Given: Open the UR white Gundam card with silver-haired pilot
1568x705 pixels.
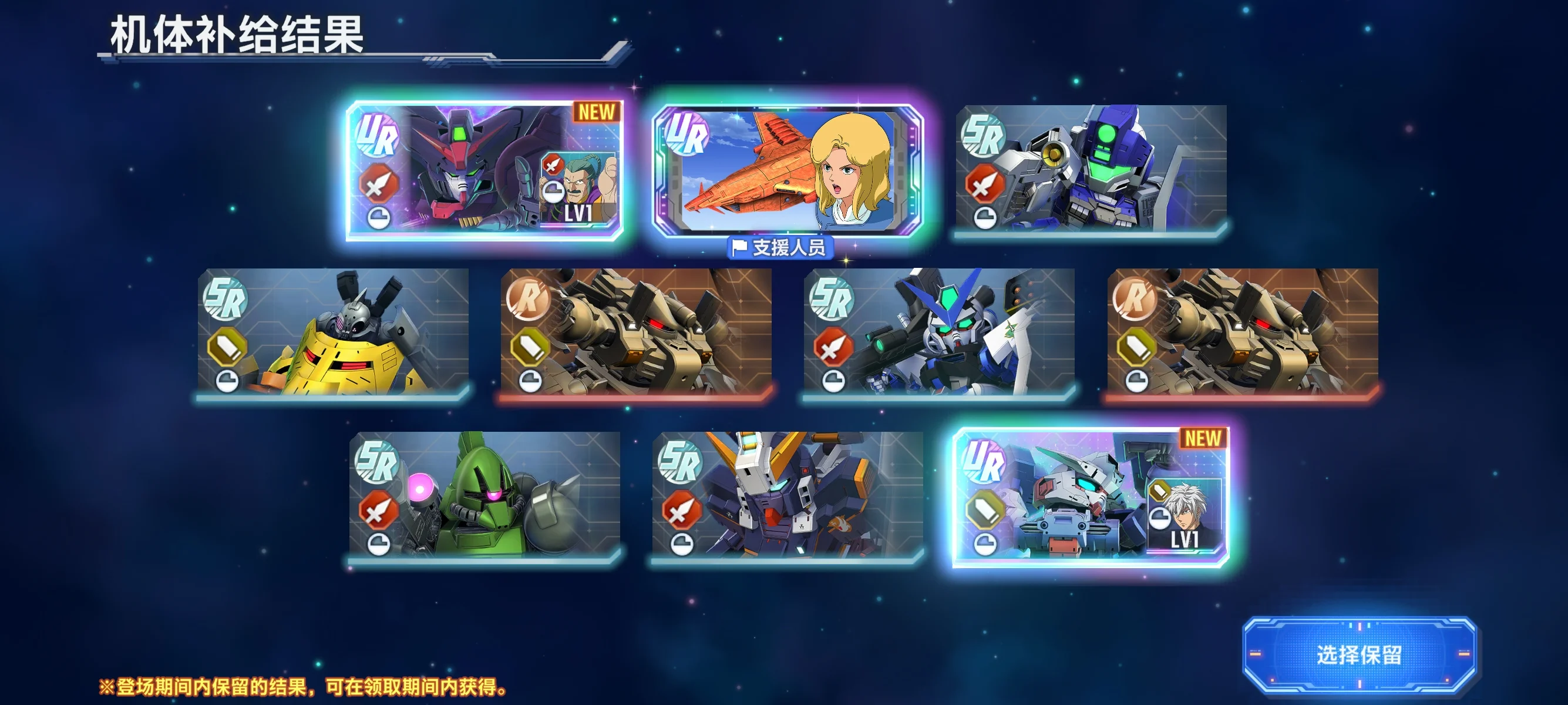Looking at the screenshot, I should (x=1091, y=497).
